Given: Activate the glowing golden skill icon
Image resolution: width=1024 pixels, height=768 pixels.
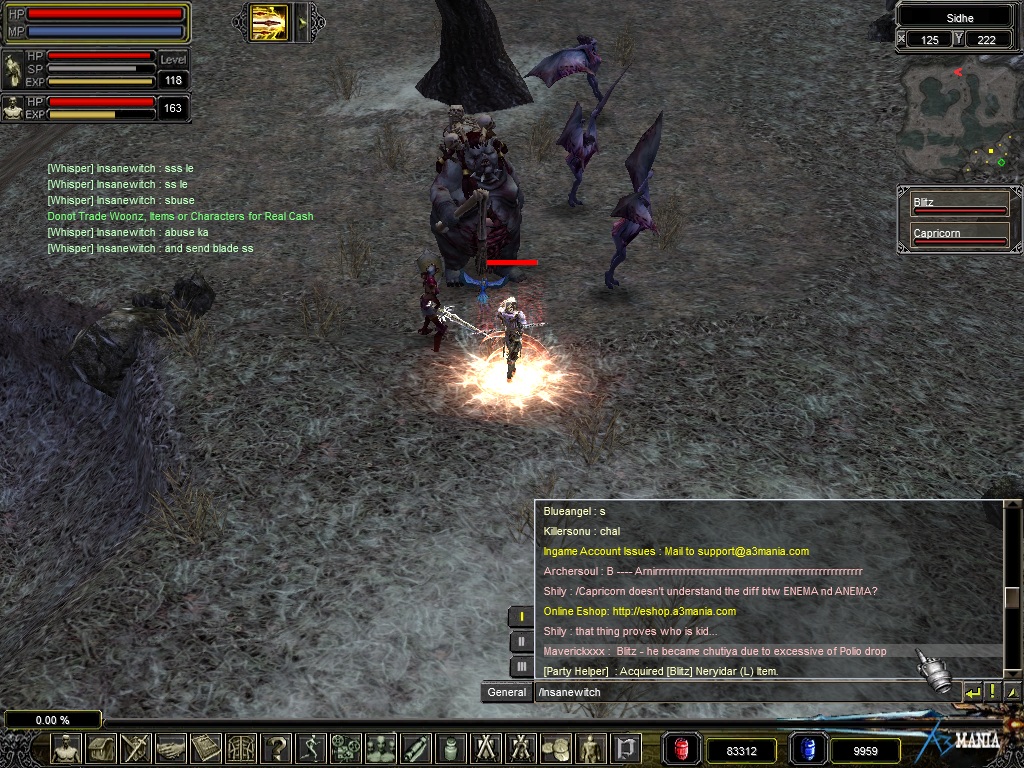Looking at the screenshot, I should [x=268, y=22].
